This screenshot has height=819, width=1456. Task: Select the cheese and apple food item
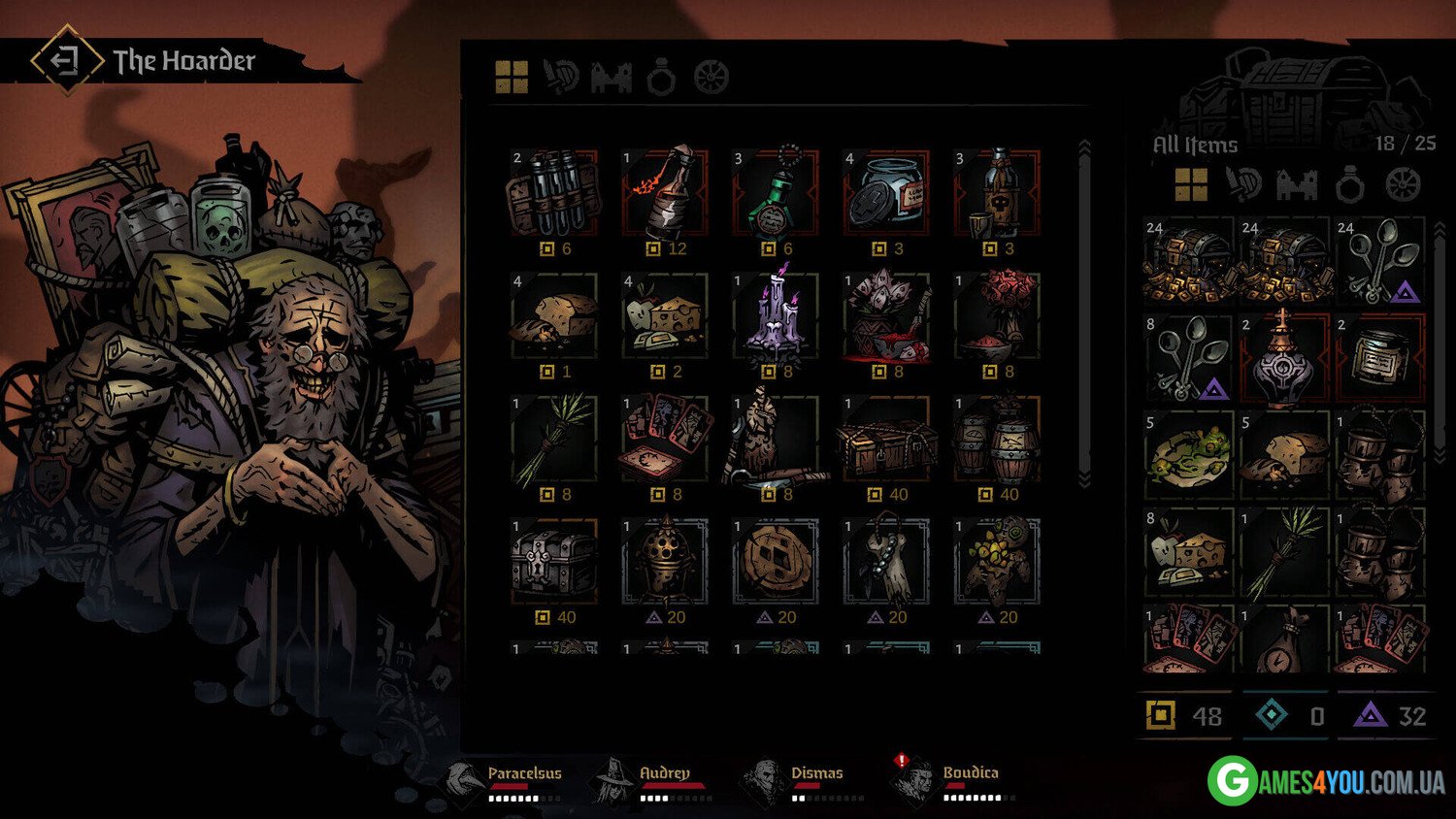[x=664, y=316]
